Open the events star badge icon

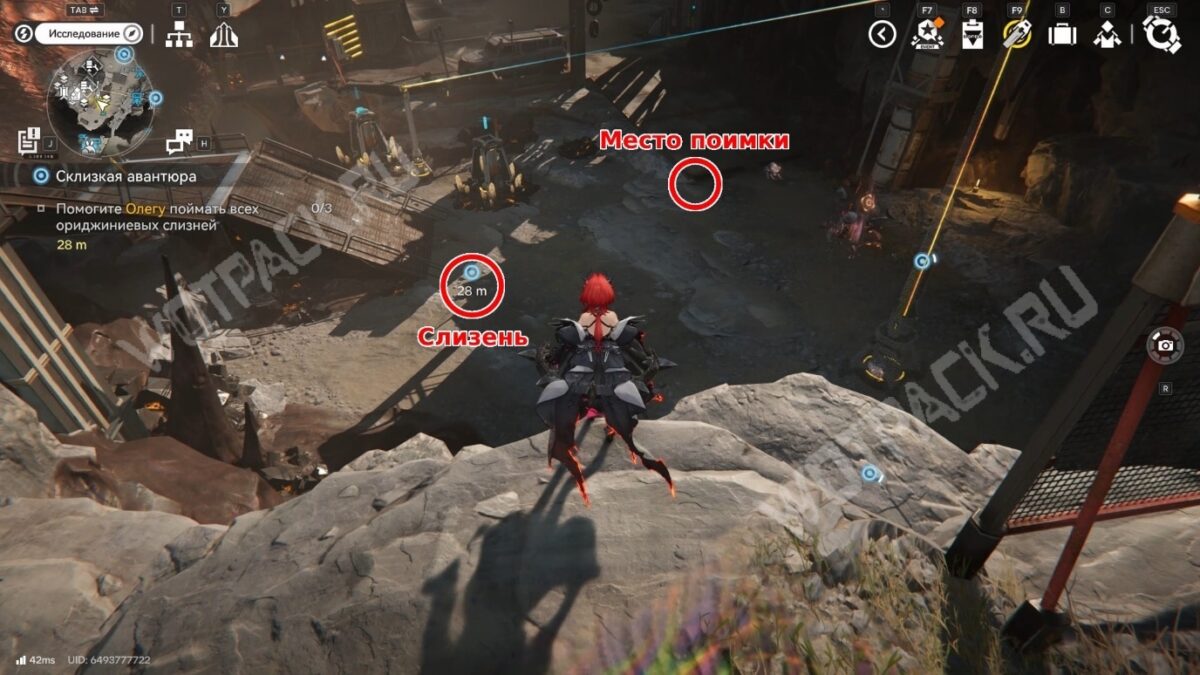[927, 35]
